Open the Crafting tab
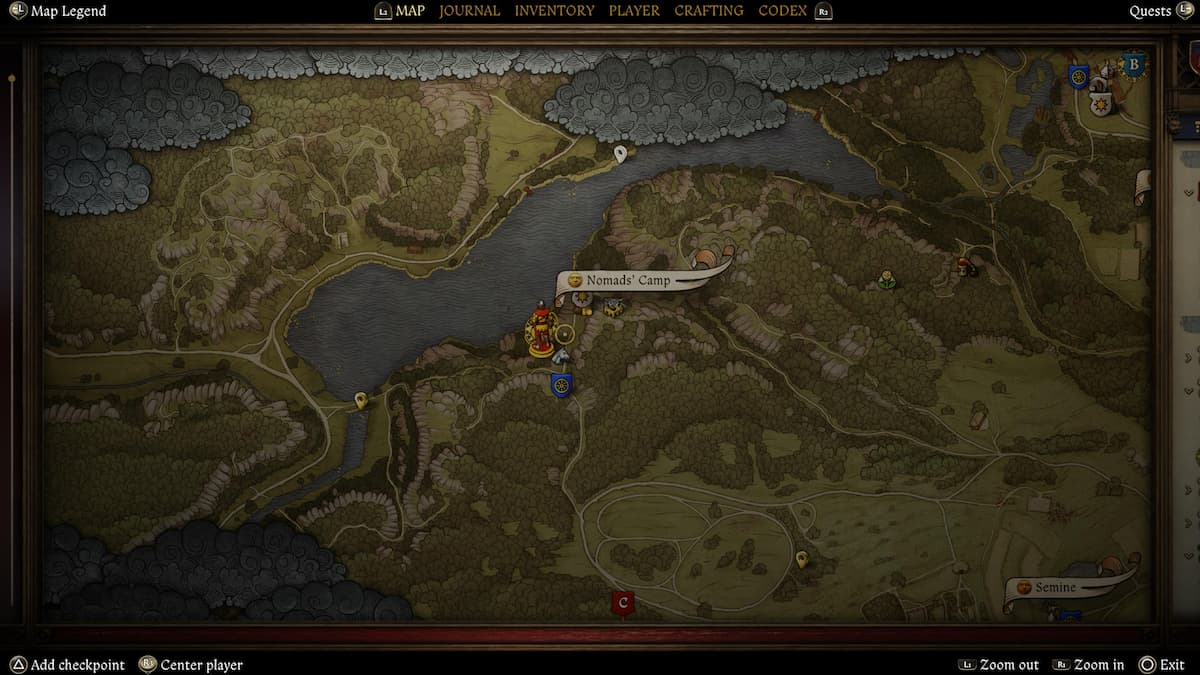The image size is (1200, 675). pyautogui.click(x=708, y=11)
